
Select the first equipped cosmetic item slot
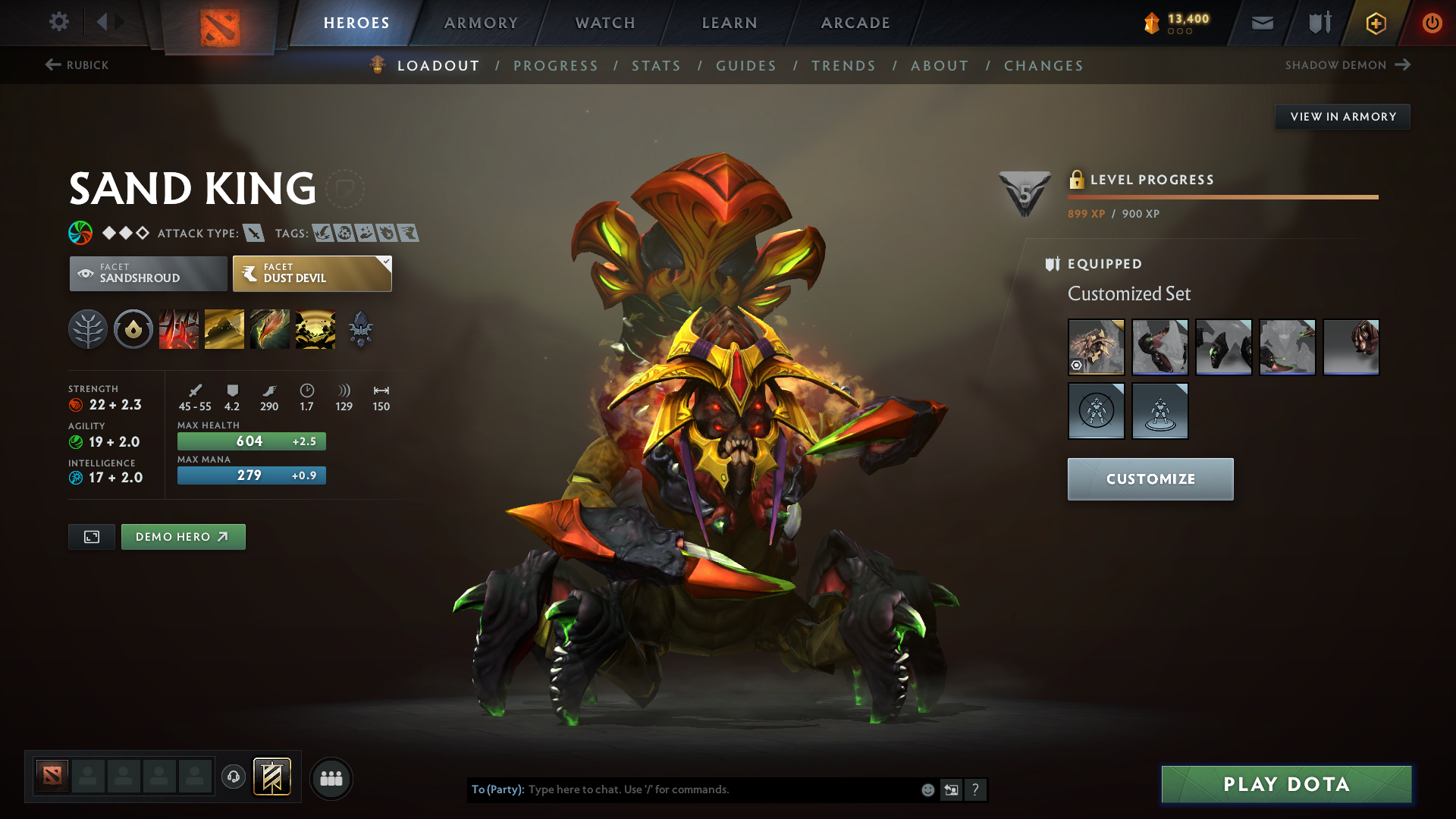tap(1096, 347)
